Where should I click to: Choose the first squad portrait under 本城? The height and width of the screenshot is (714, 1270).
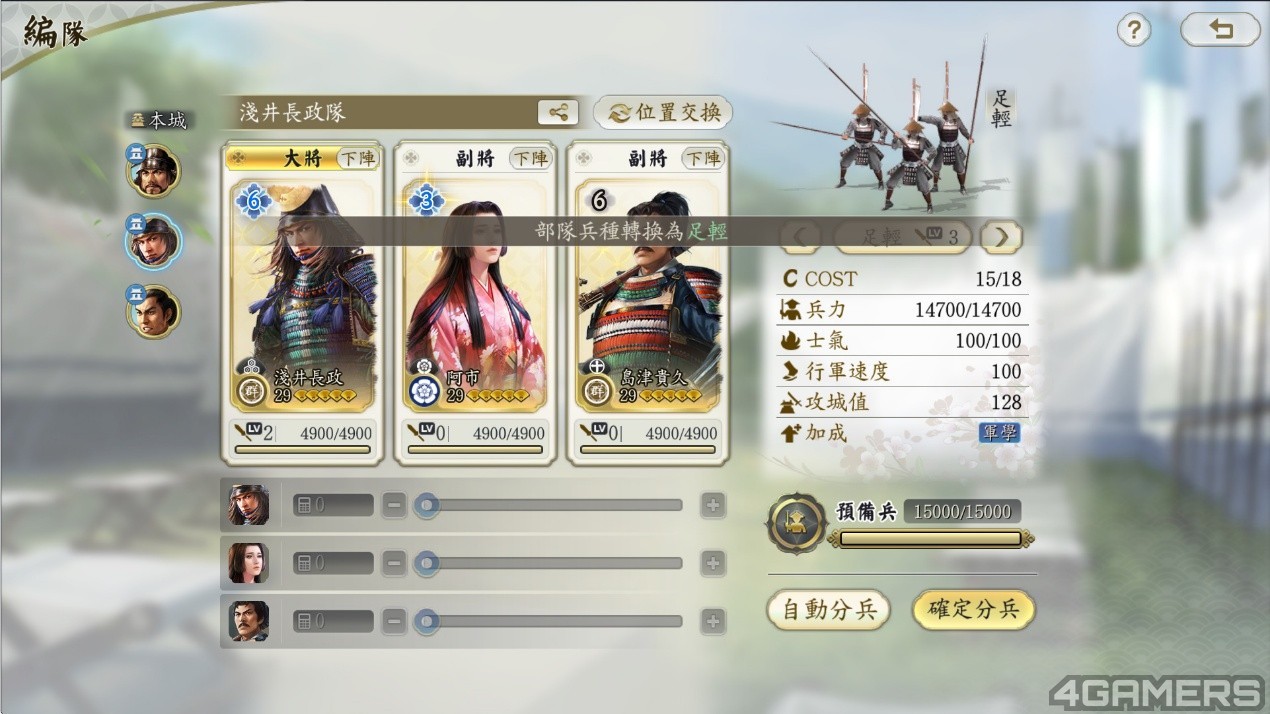153,171
